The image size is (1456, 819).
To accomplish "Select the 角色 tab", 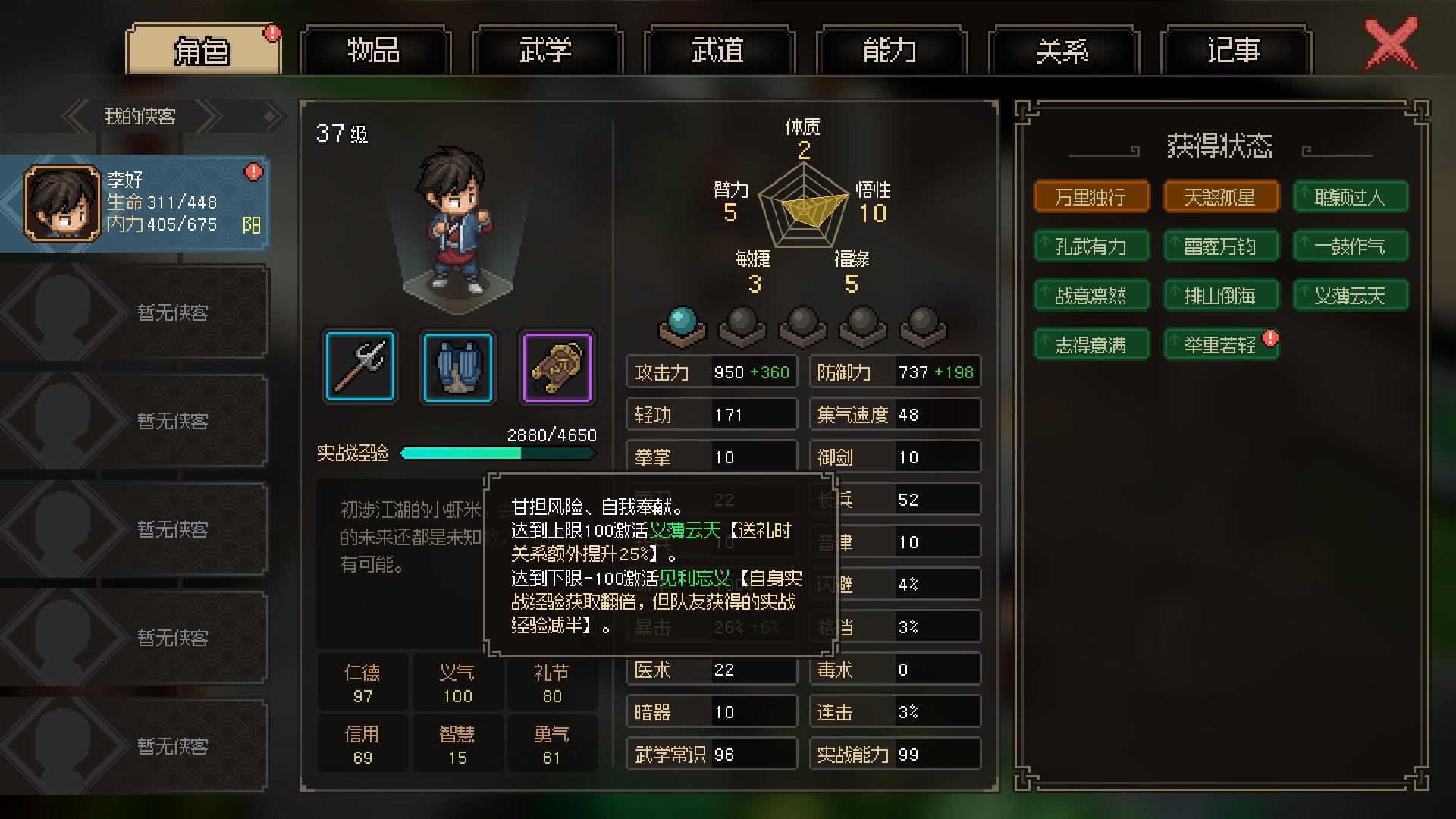I will [x=202, y=51].
